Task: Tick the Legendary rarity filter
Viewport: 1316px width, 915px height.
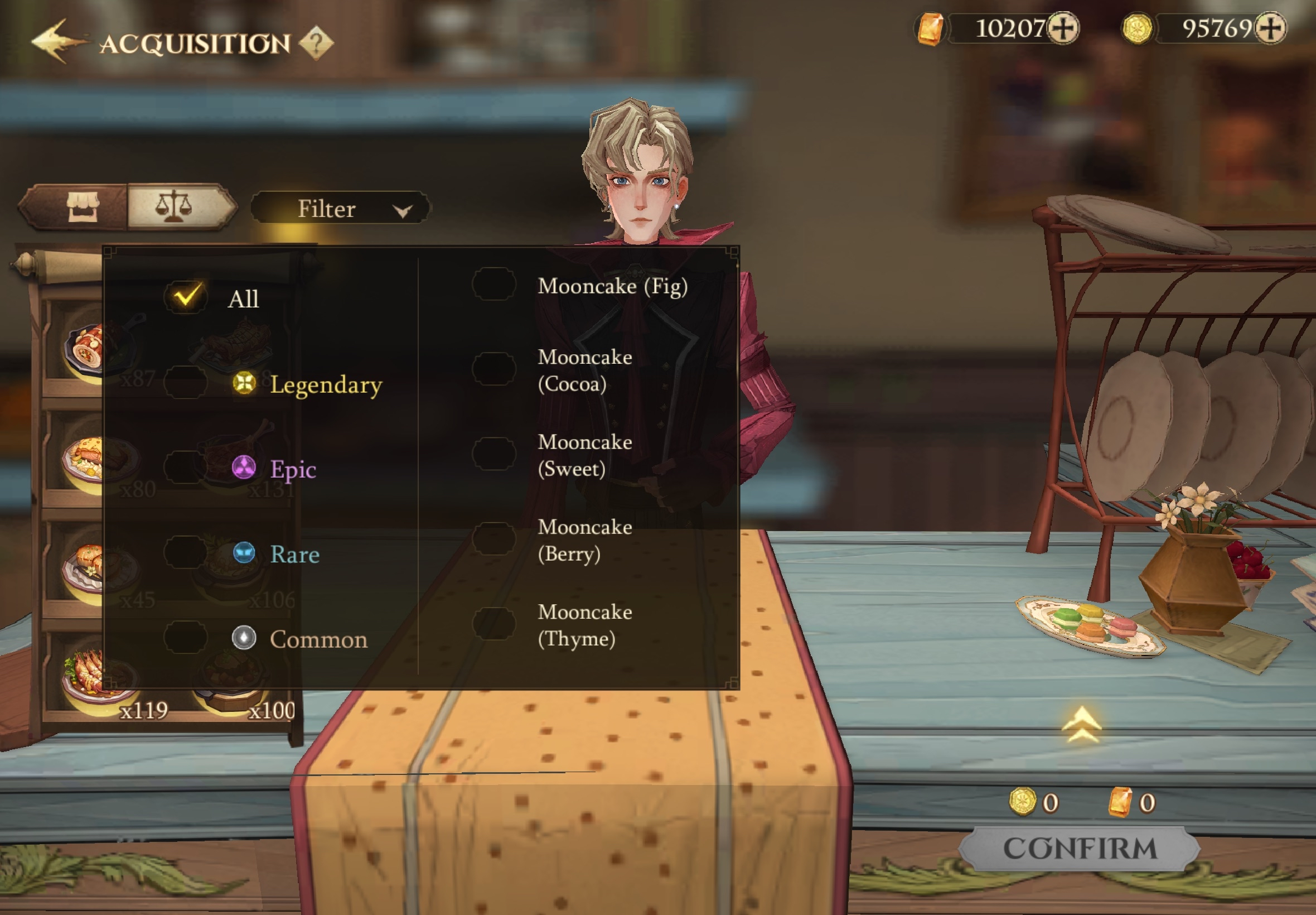Action: [x=186, y=383]
